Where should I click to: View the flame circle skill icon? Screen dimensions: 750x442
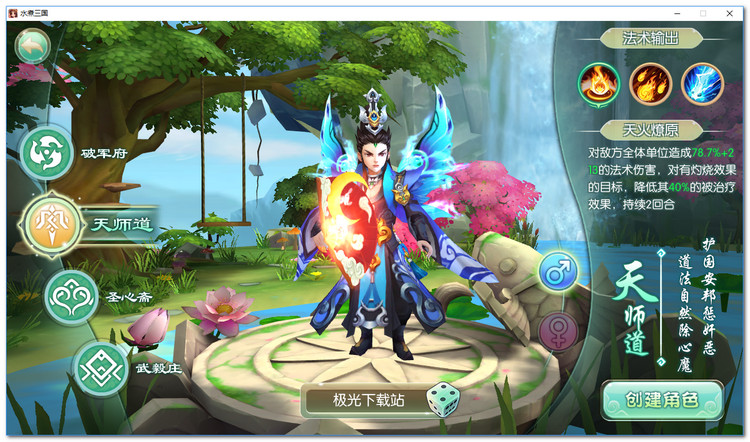(600, 83)
